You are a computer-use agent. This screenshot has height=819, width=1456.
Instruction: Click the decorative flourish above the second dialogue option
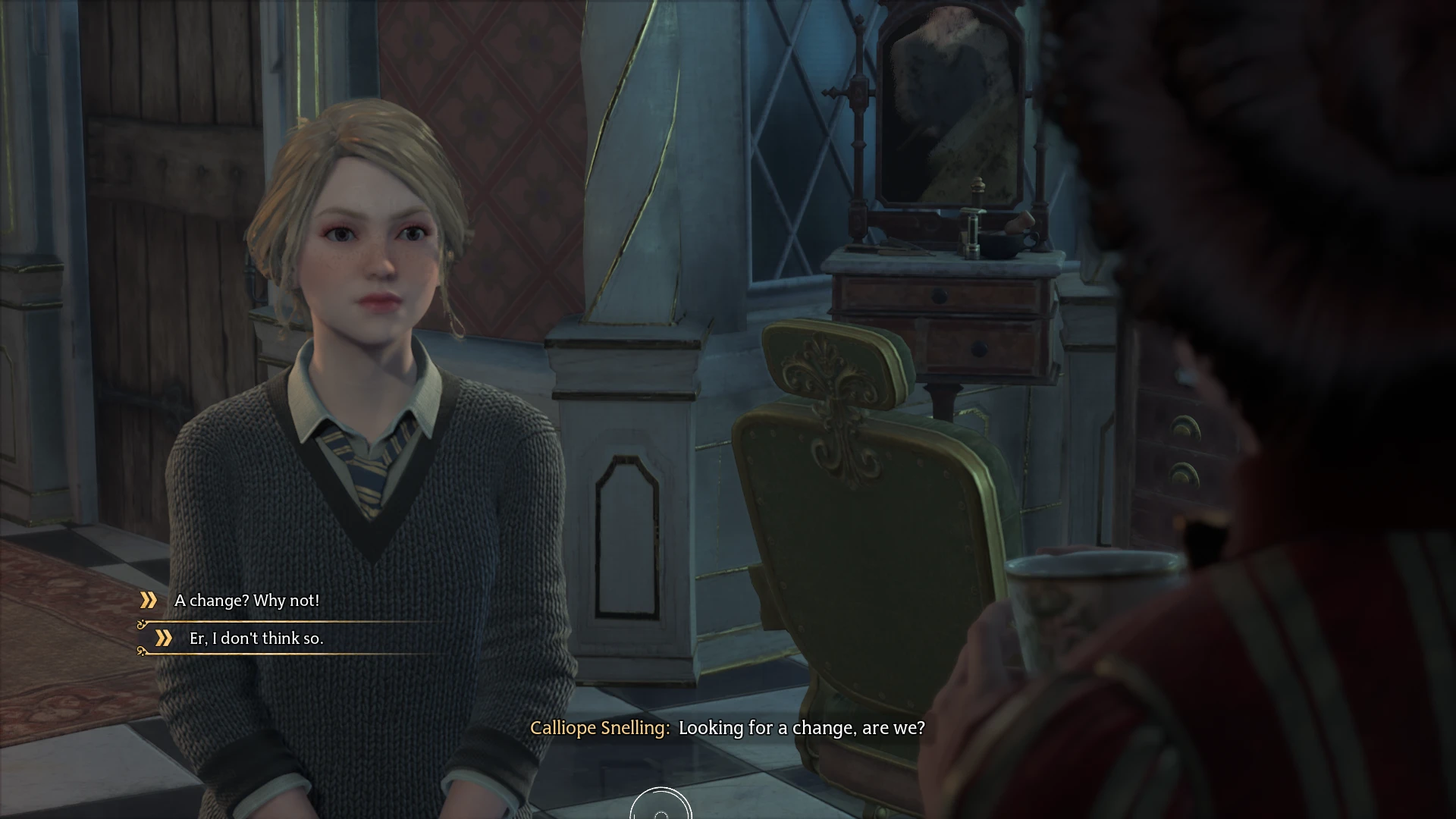tap(141, 623)
